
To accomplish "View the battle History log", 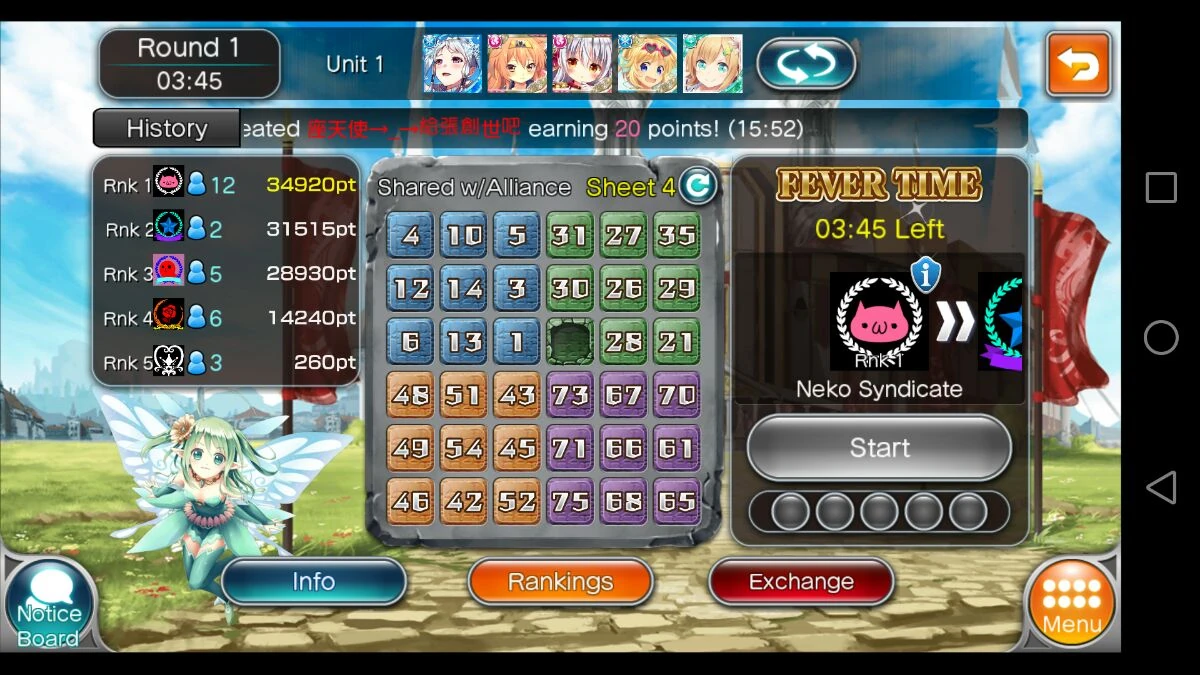I will point(167,129).
